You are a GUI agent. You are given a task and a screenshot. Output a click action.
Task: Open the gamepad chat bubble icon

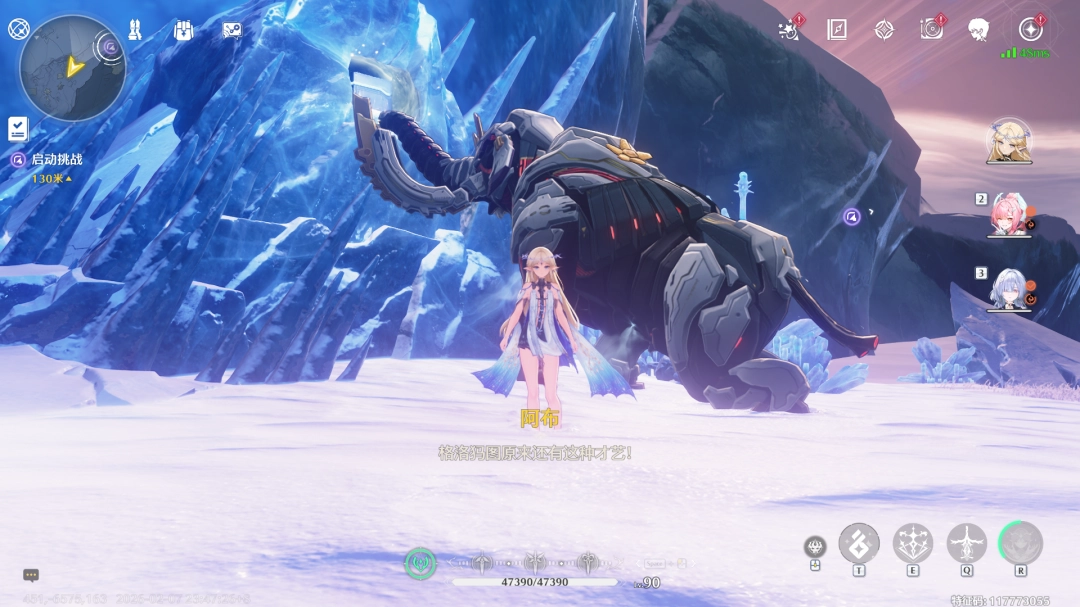tap(232, 30)
